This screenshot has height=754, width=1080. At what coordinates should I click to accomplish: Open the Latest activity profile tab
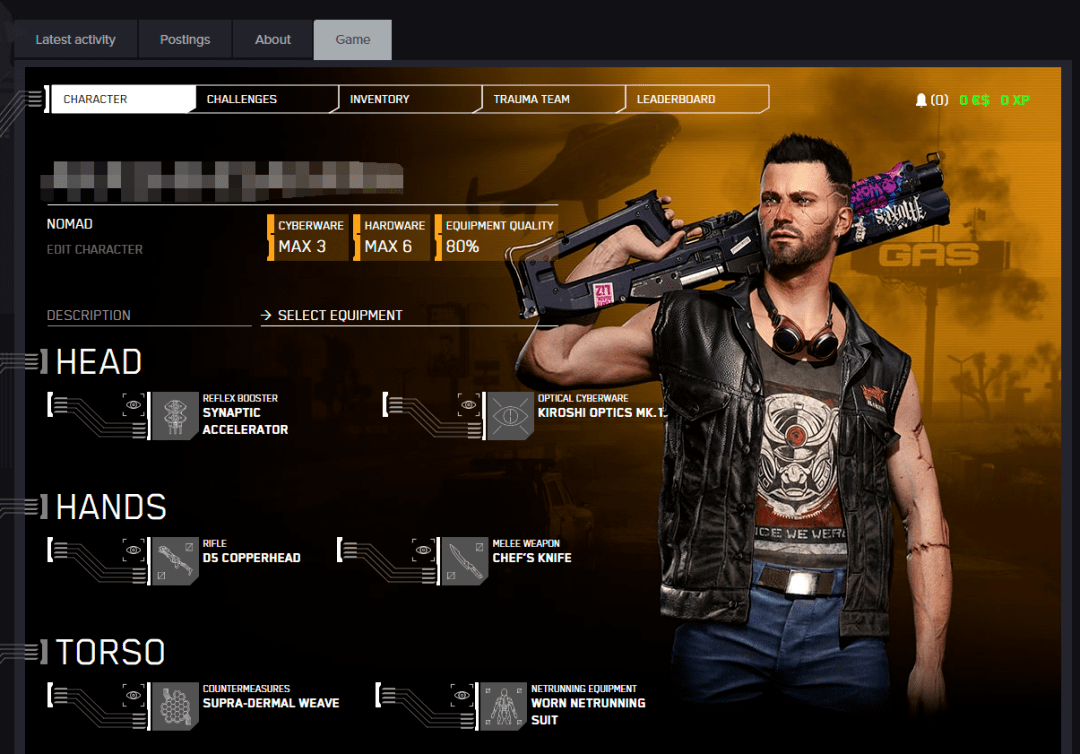tap(76, 40)
